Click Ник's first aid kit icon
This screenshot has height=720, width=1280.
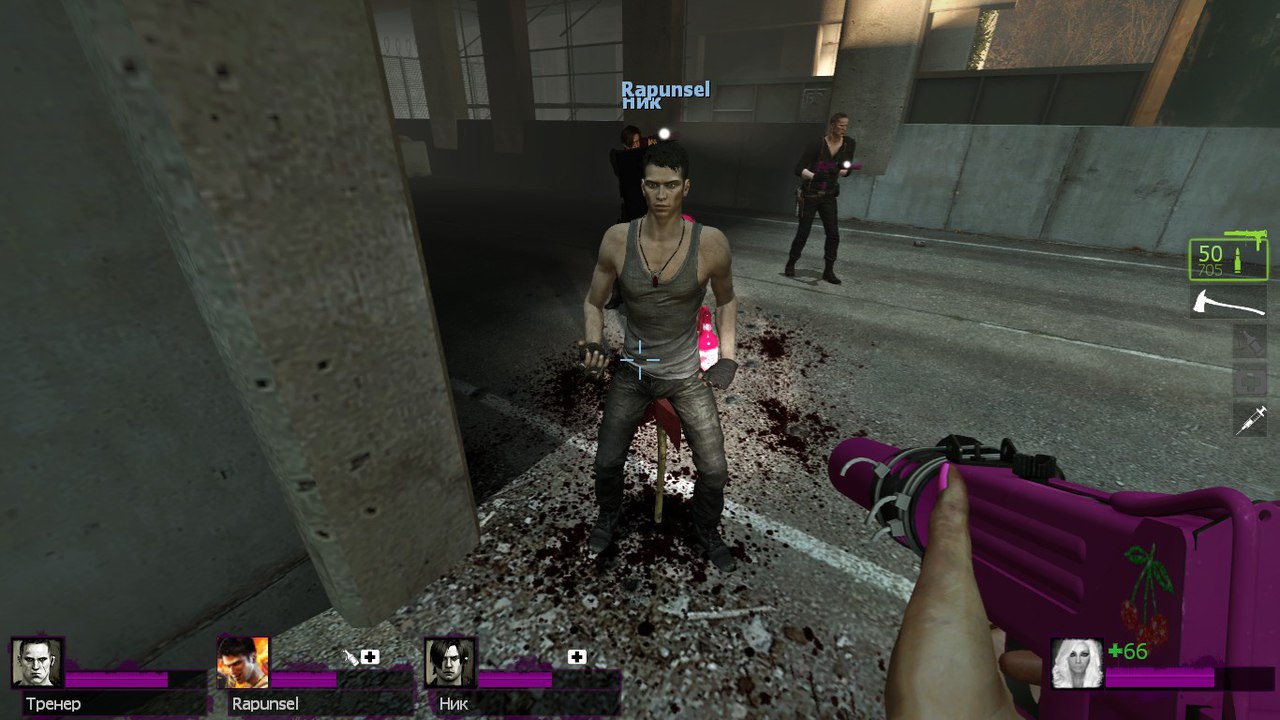[x=577, y=657]
